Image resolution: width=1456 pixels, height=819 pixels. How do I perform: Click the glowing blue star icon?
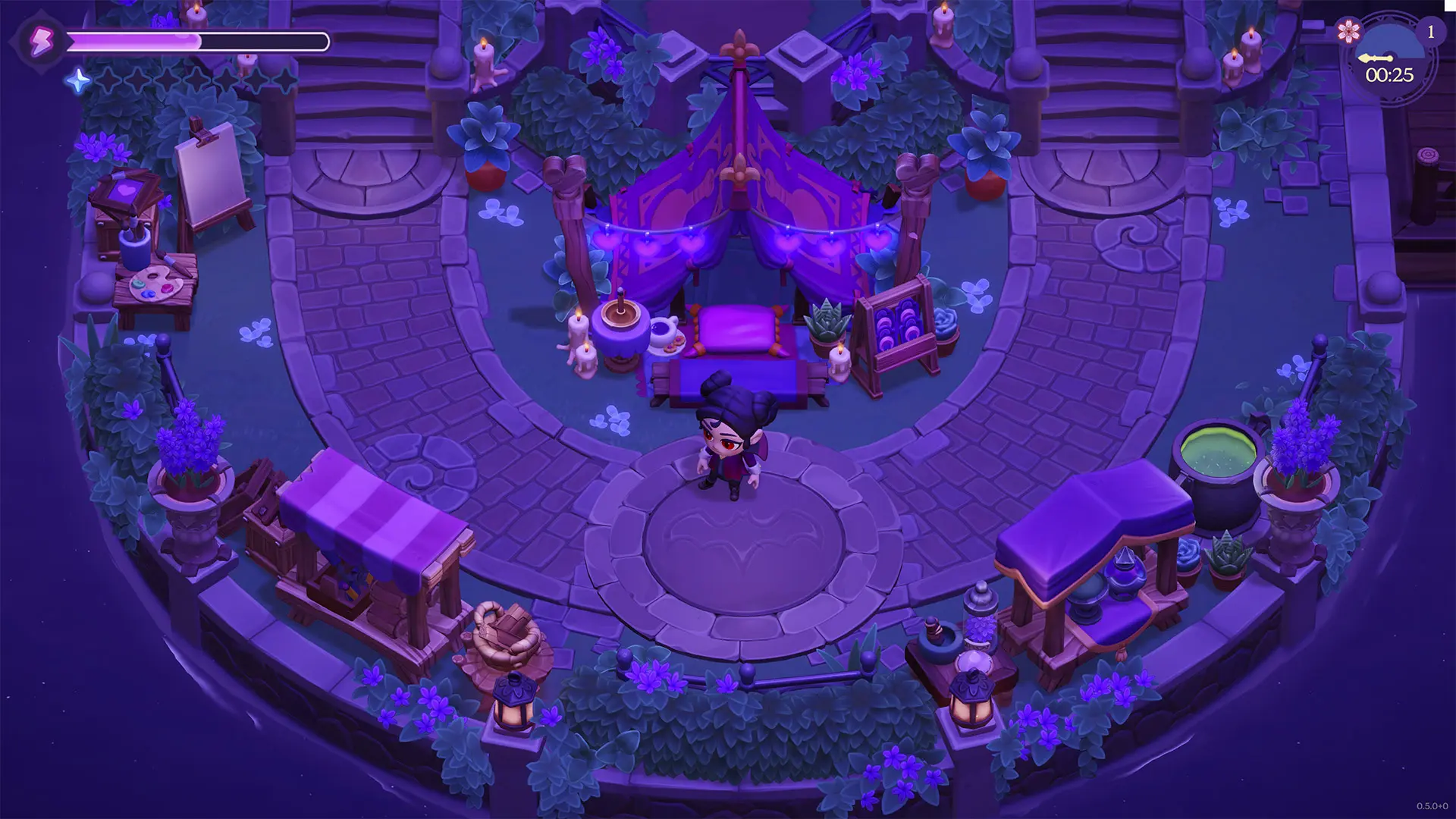click(x=78, y=80)
